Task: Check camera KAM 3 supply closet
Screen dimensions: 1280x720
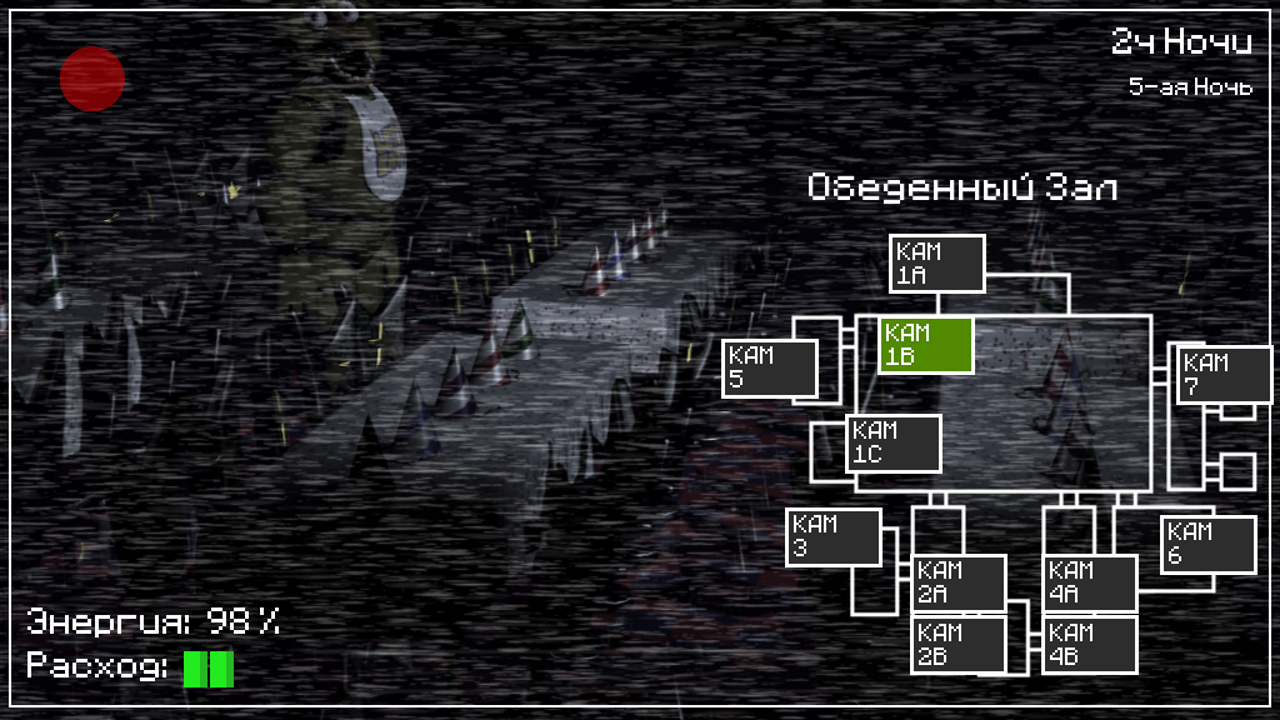Action: click(833, 537)
